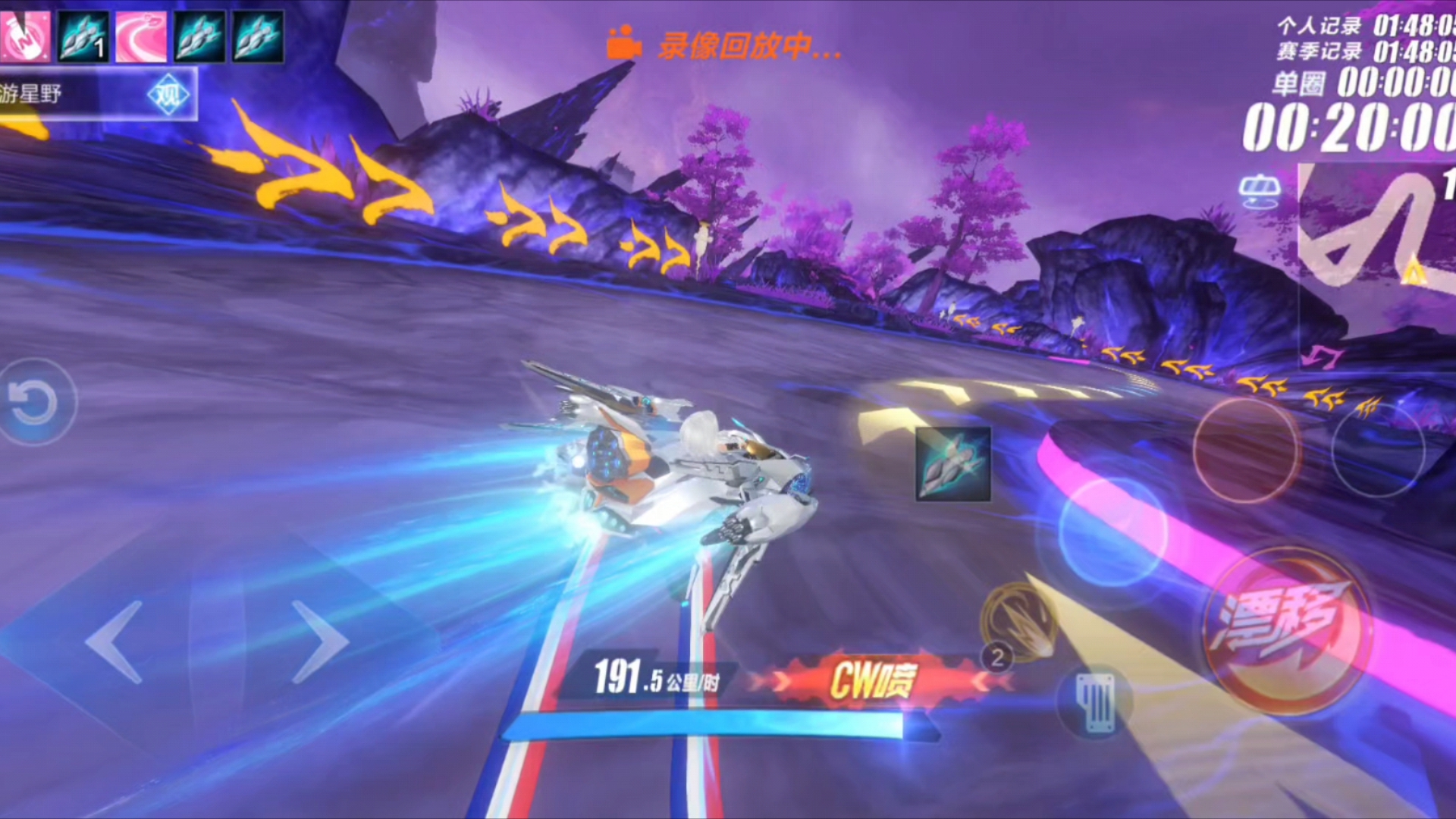Use the floating nitro item icon
1456x819 pixels.
[953, 464]
